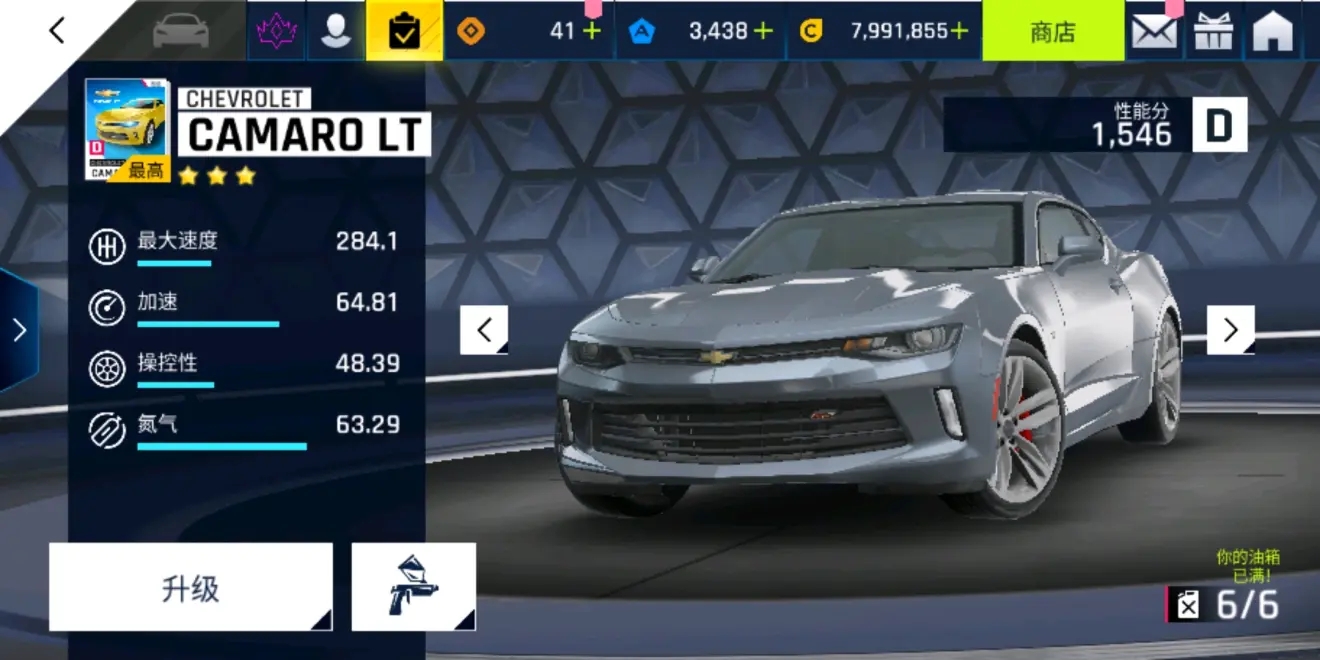Go back using the top-left arrow

pos(57,31)
